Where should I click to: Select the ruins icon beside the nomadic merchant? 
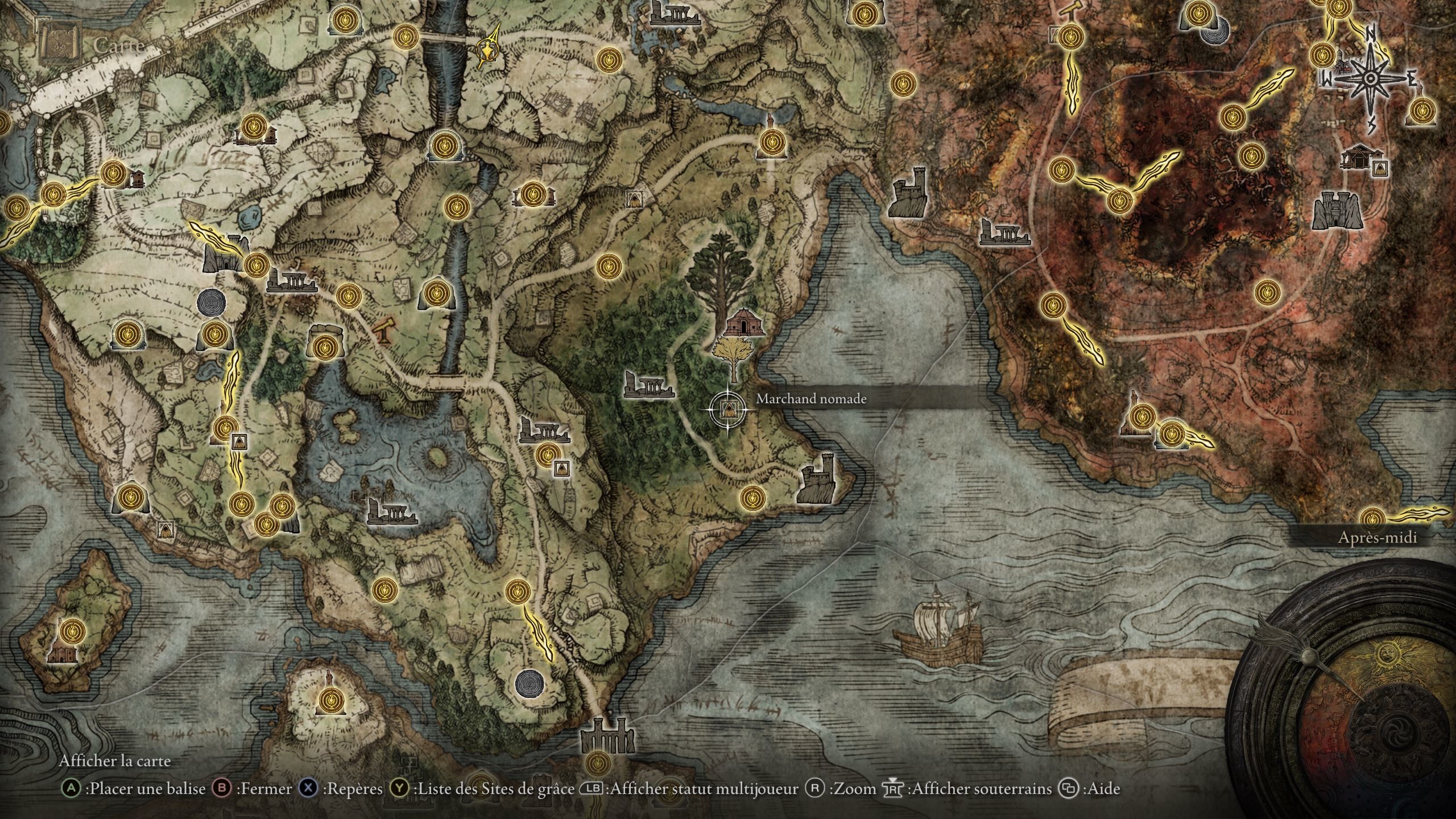coord(647,384)
